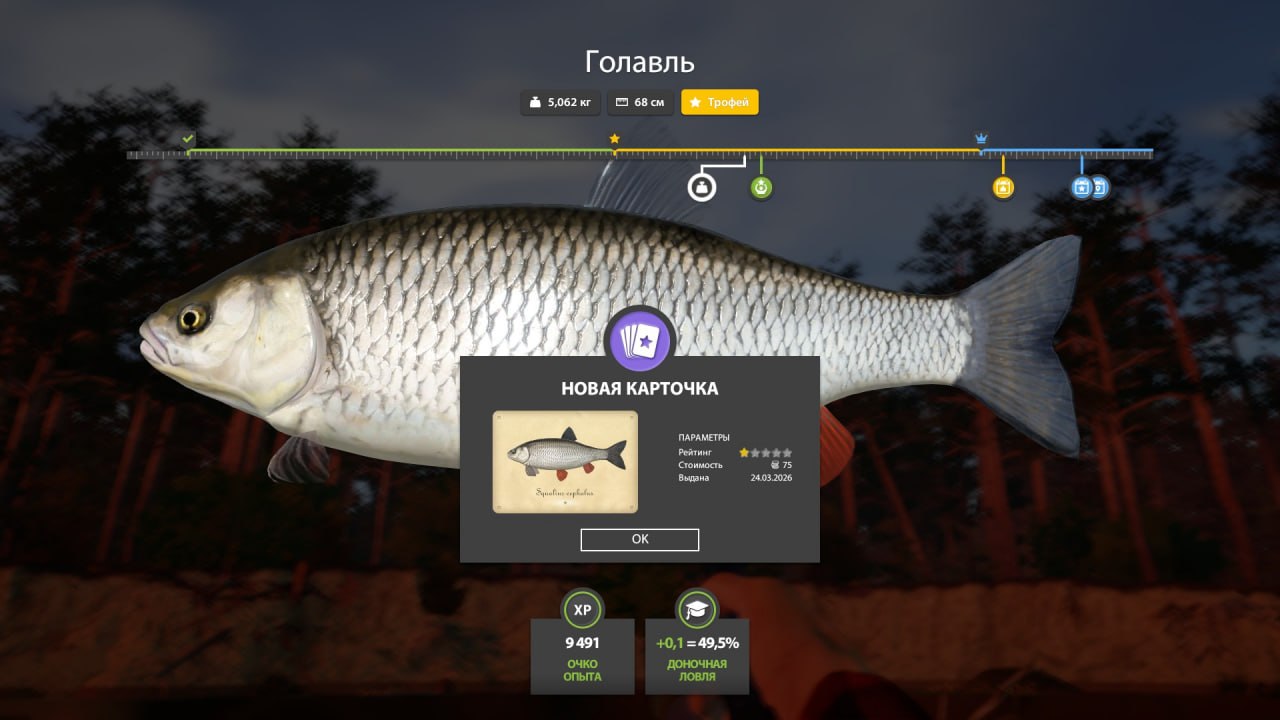Click the green checkmark marker above the scale

[x=188, y=139]
